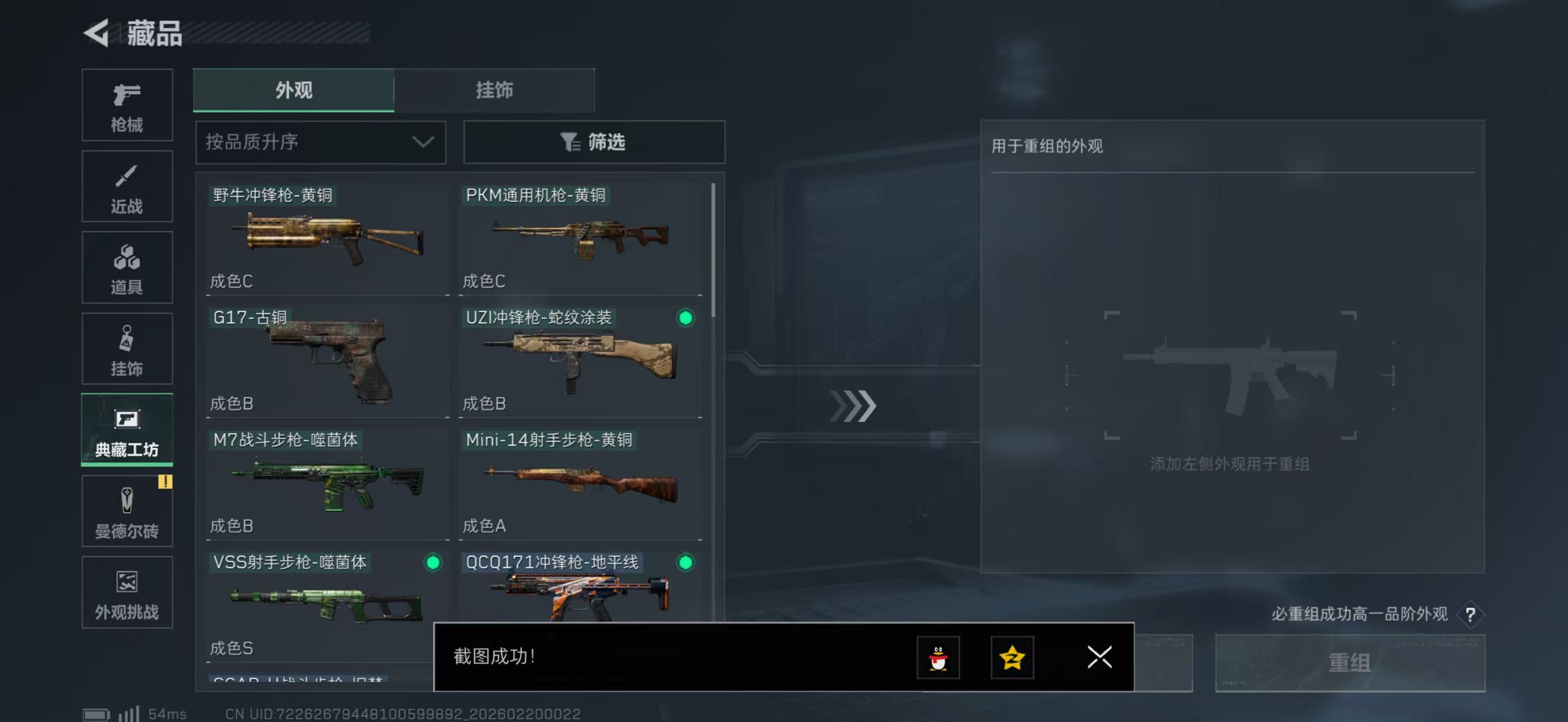Open the 按品质升序 sorting dropdown
The width and height of the screenshot is (1568, 722).
[320, 142]
